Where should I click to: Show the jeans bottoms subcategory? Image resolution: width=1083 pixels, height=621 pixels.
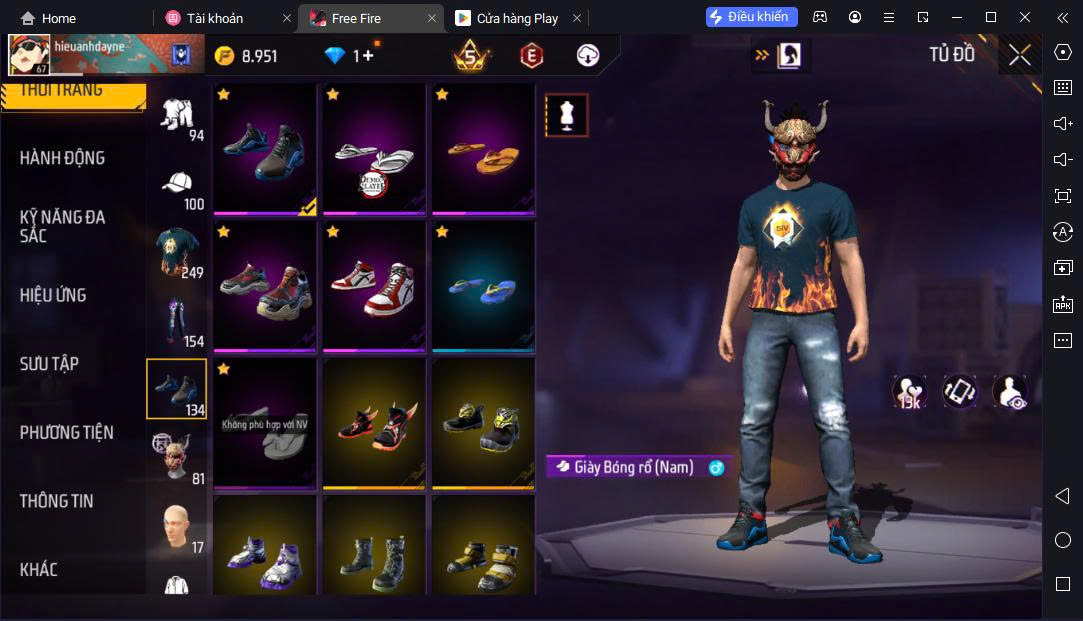(177, 320)
